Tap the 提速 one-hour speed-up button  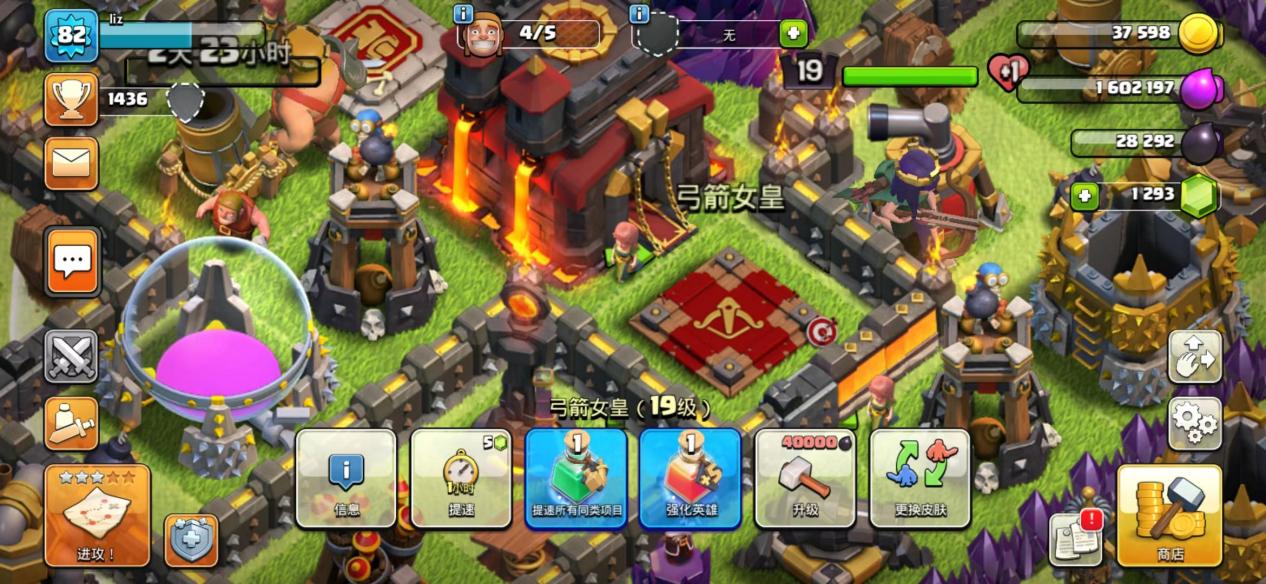click(x=460, y=478)
